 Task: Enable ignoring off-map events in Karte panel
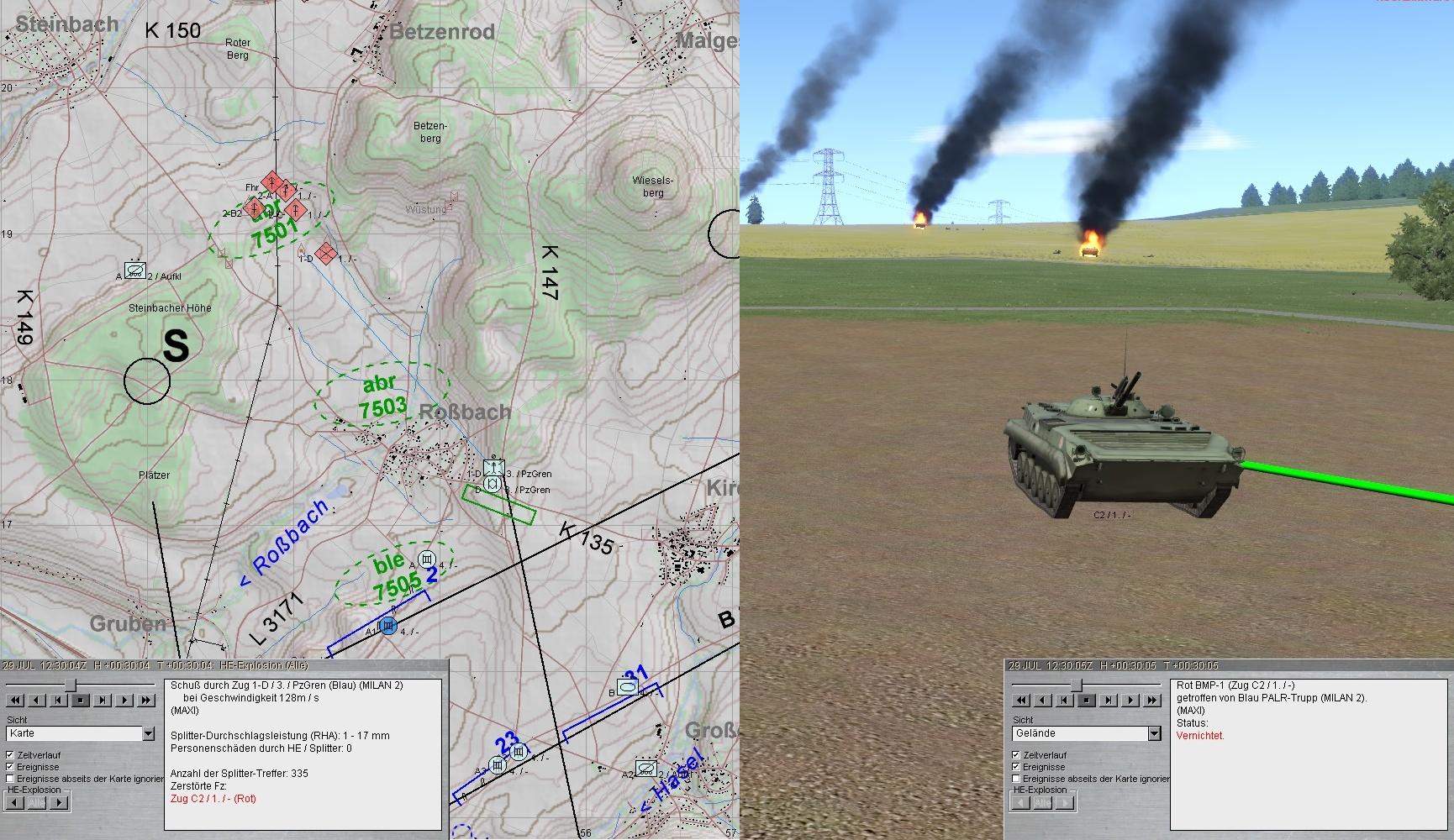[10, 779]
